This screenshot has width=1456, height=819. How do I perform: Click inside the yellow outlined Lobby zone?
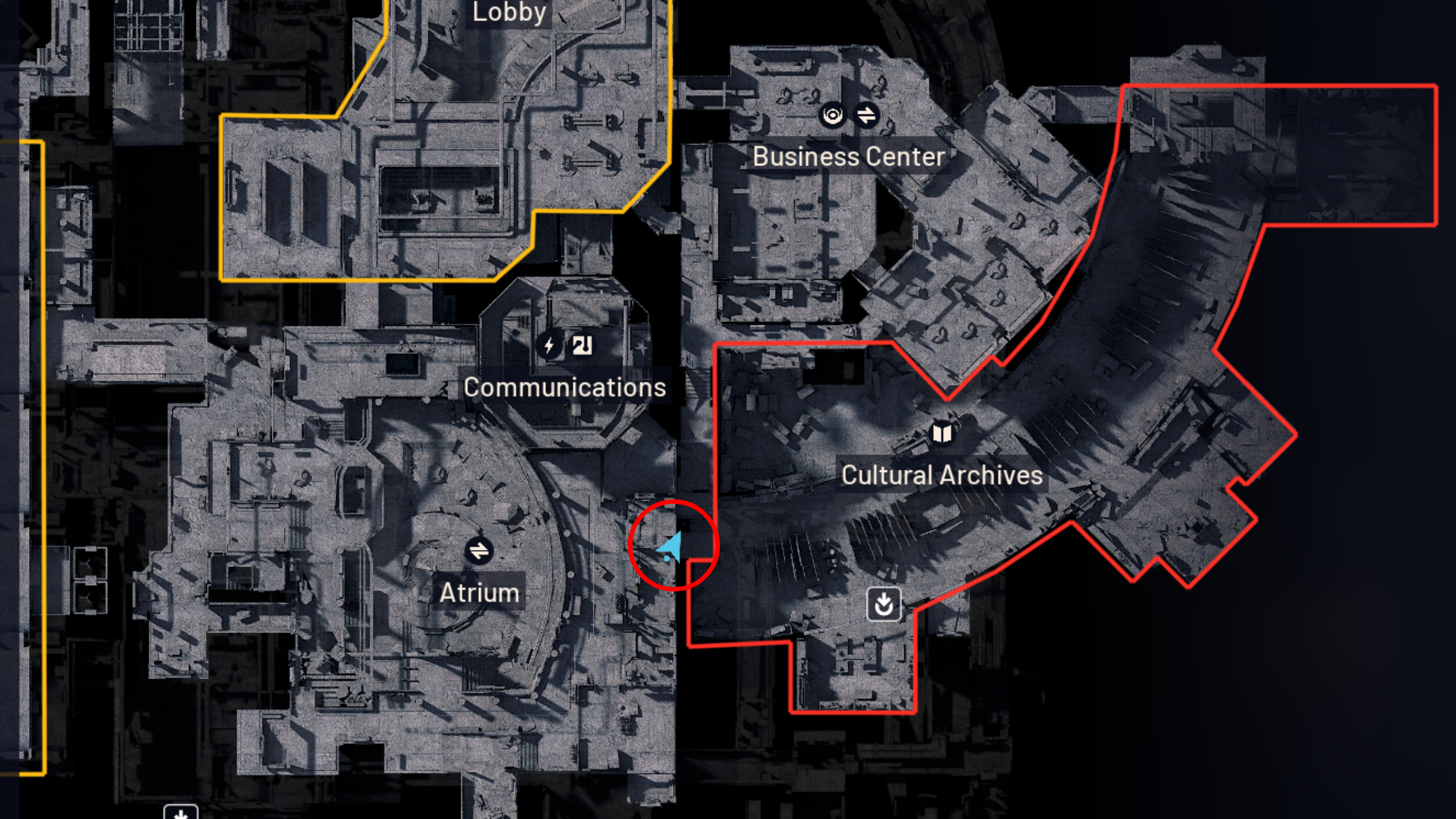tap(398, 171)
